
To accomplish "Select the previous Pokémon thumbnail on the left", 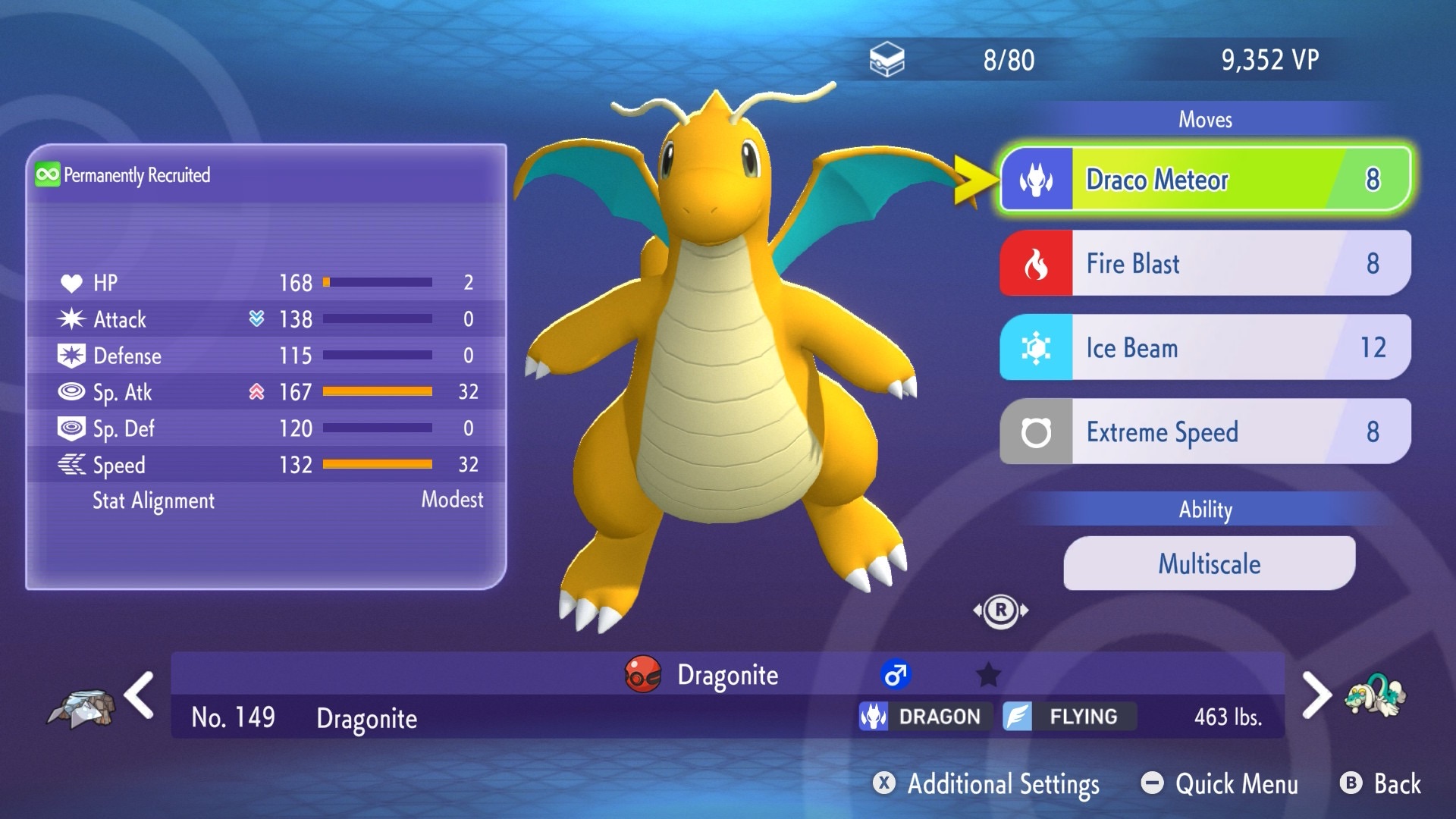I will coord(82,708).
